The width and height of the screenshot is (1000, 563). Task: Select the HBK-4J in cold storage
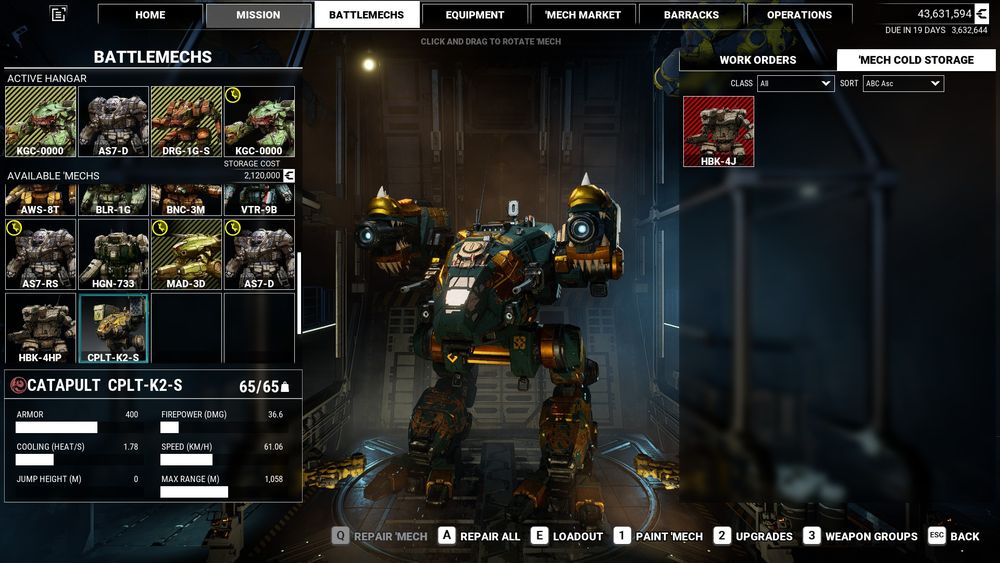pos(719,131)
